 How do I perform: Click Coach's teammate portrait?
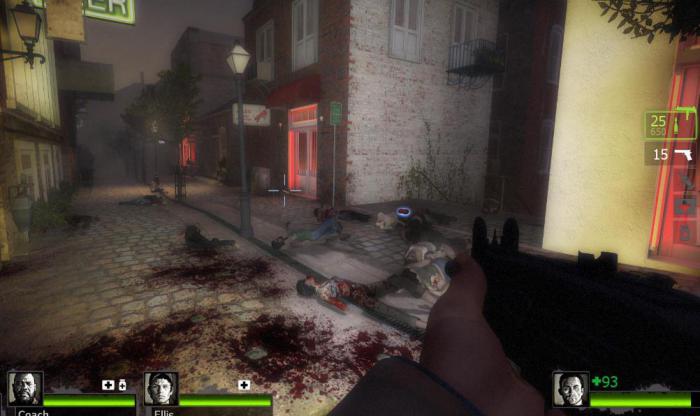pyautogui.click(x=24, y=388)
